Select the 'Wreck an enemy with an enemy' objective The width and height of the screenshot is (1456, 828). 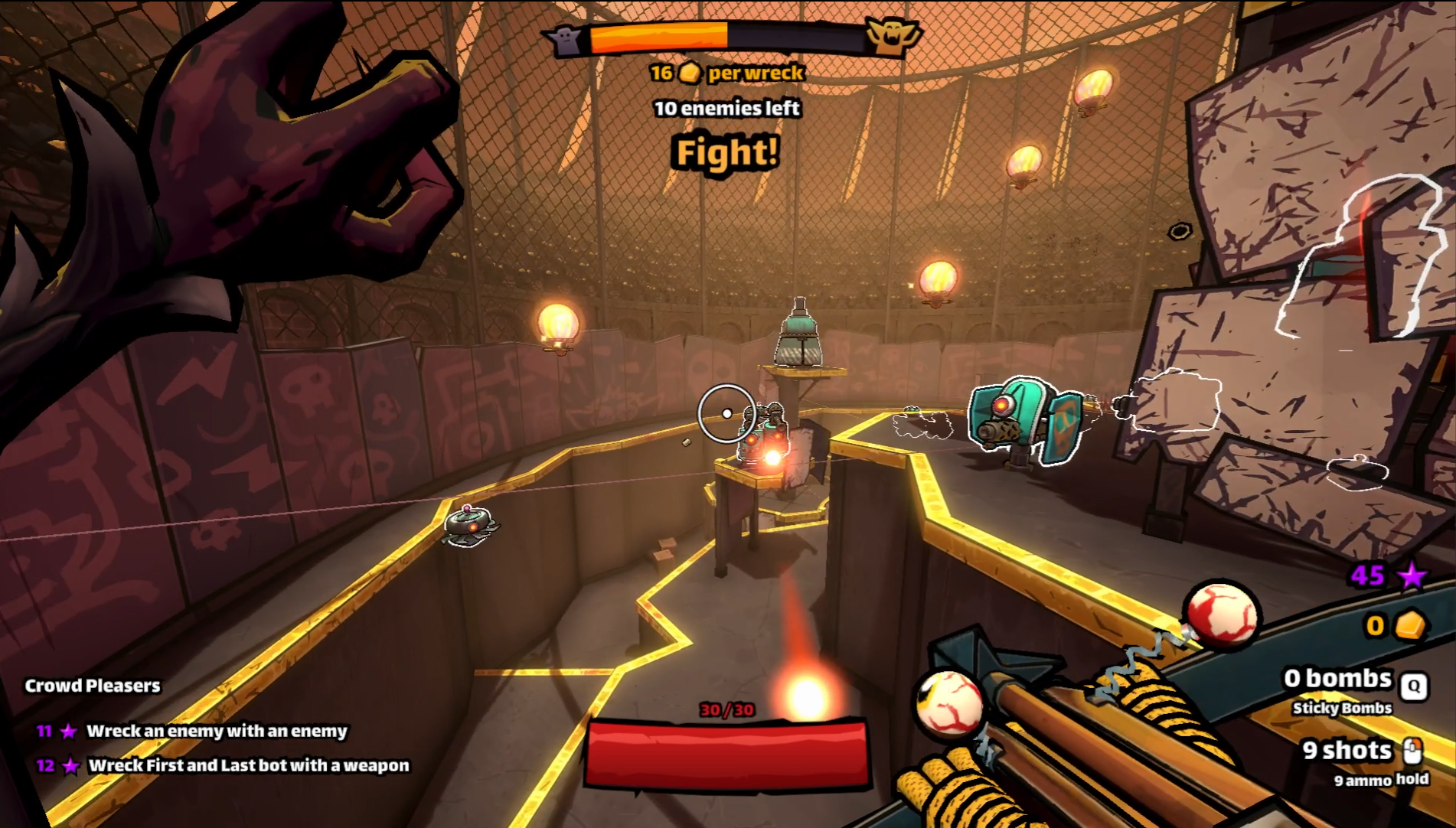pos(217,731)
